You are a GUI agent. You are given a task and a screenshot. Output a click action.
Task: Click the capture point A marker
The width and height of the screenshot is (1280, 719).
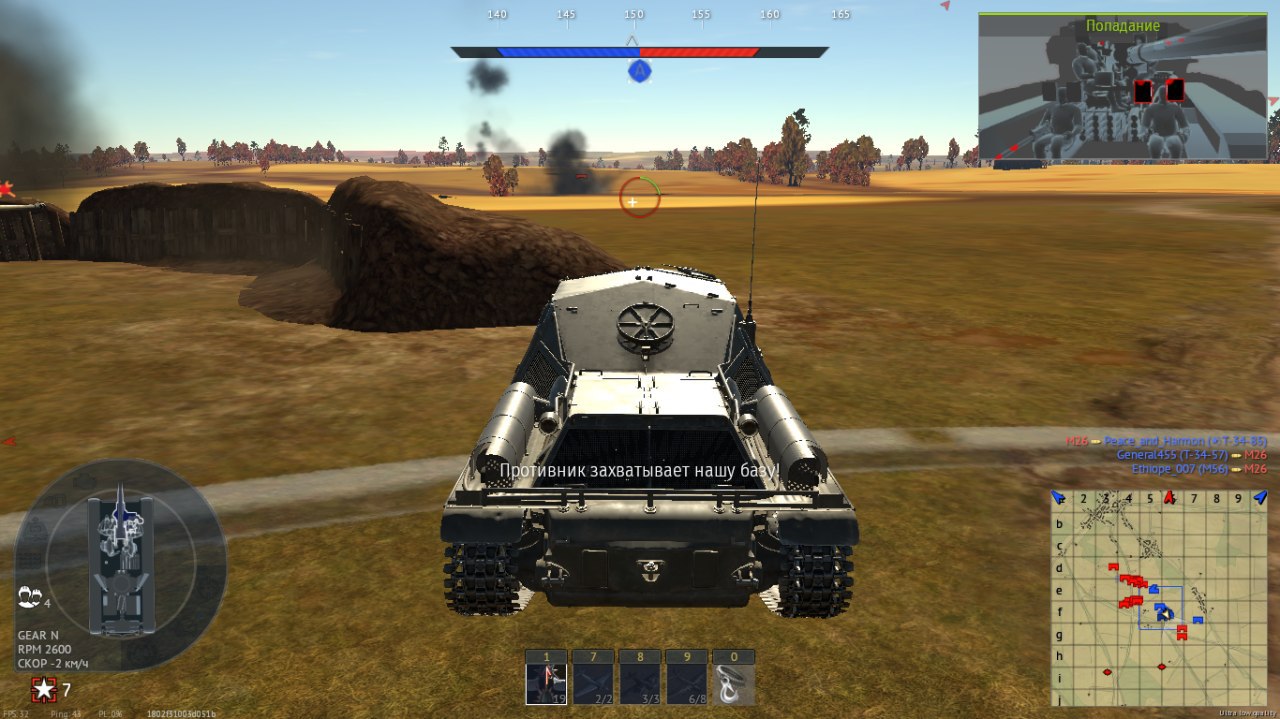point(640,71)
